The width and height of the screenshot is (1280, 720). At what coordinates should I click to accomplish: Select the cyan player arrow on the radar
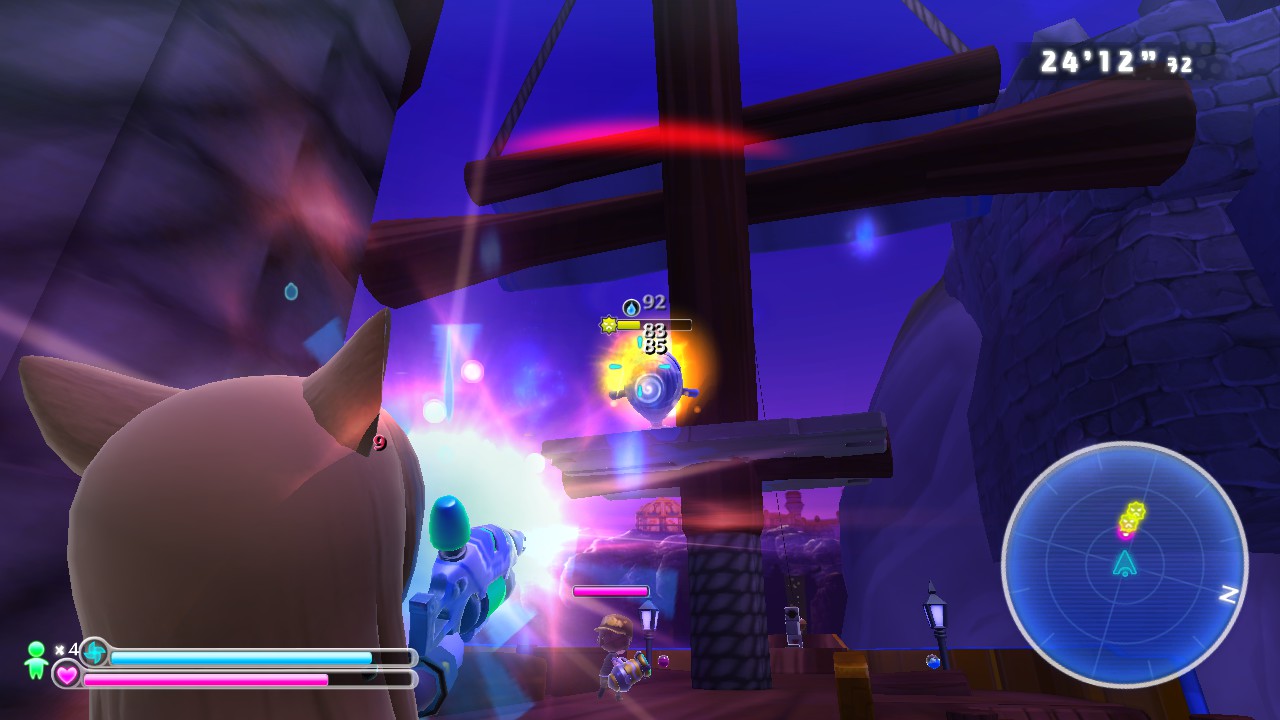pos(1125,563)
